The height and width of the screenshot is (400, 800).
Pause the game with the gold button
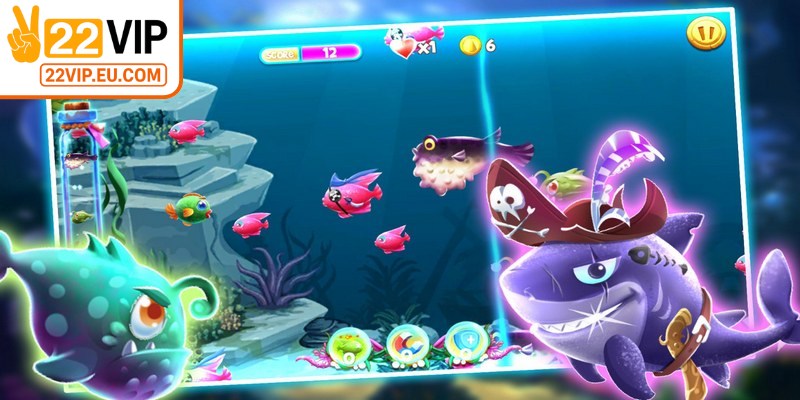(x=705, y=35)
